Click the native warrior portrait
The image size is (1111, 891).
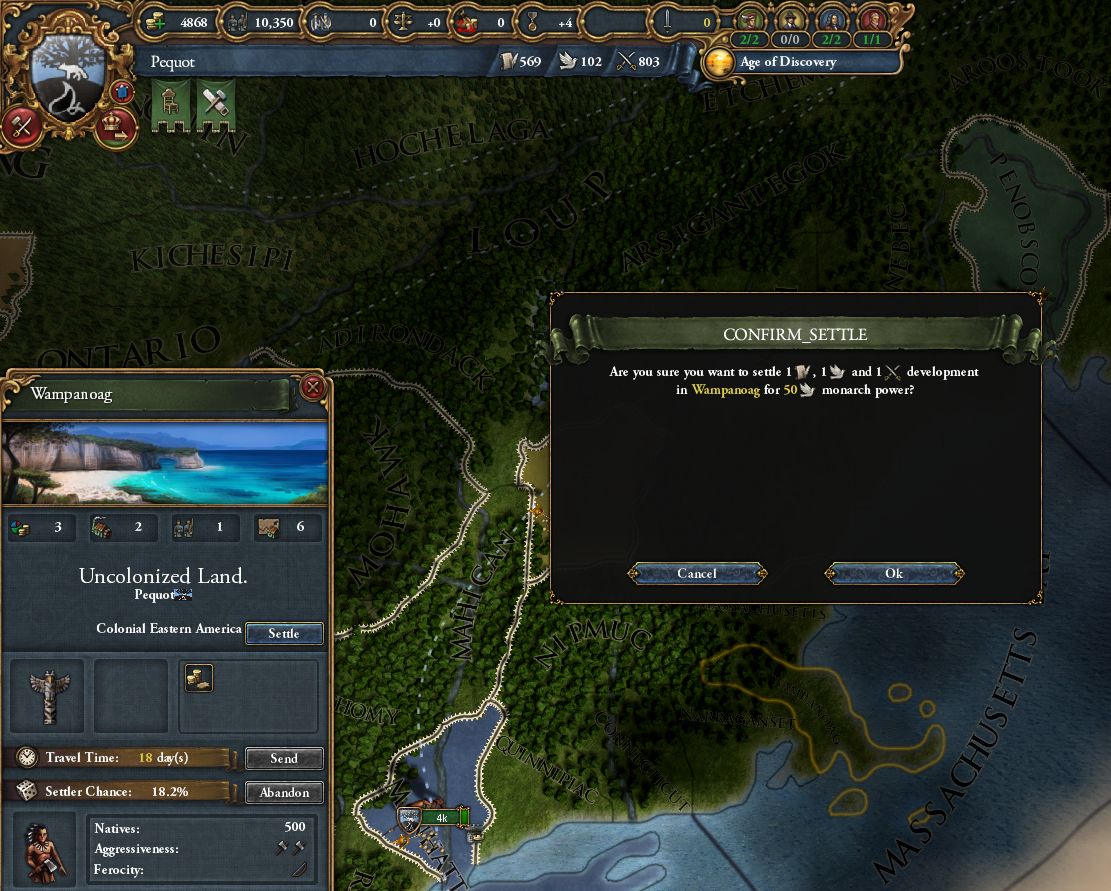[46, 850]
